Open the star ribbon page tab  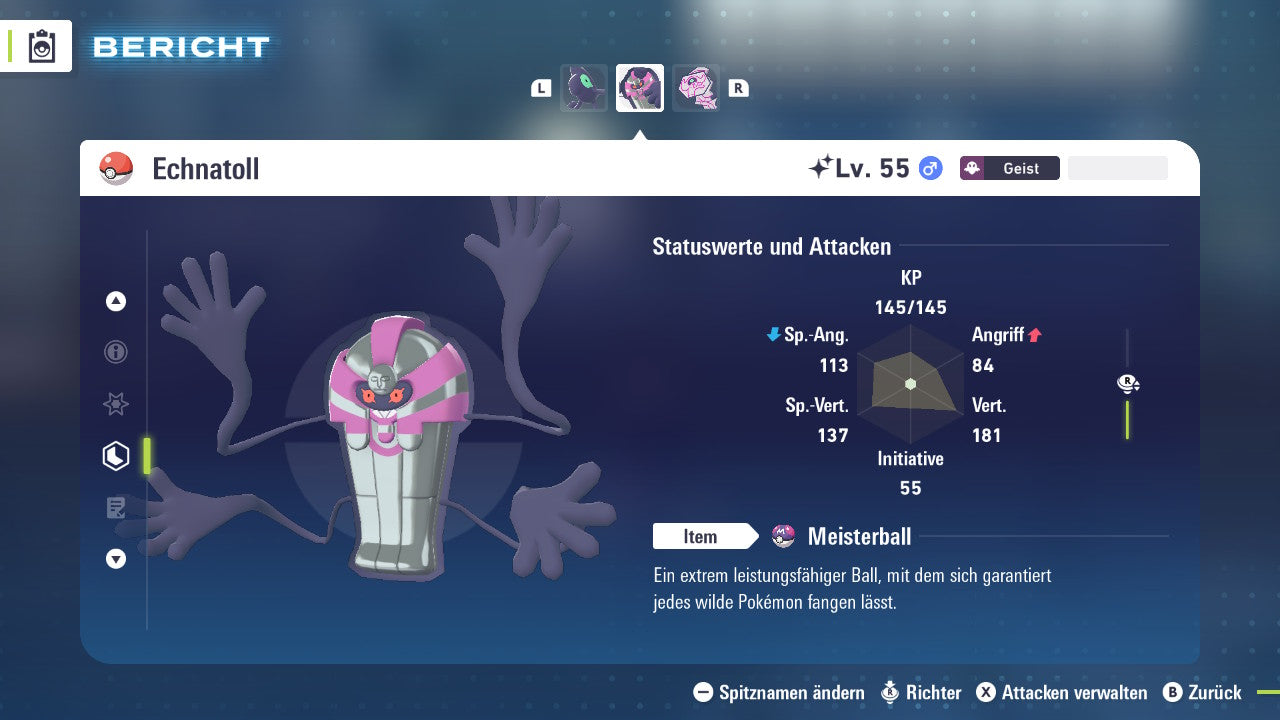pos(116,404)
